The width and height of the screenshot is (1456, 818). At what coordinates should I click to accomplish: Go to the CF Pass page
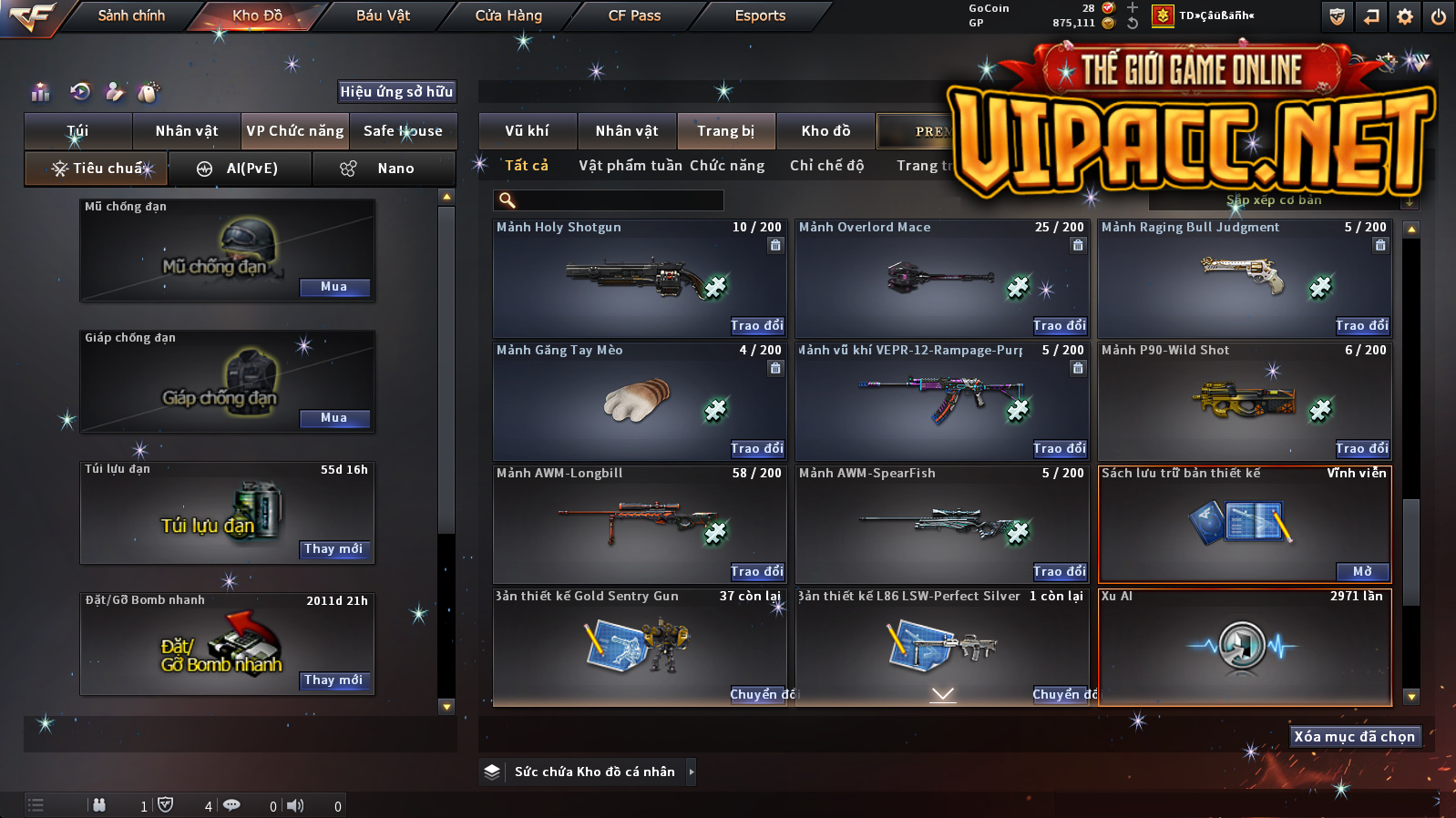click(x=634, y=15)
